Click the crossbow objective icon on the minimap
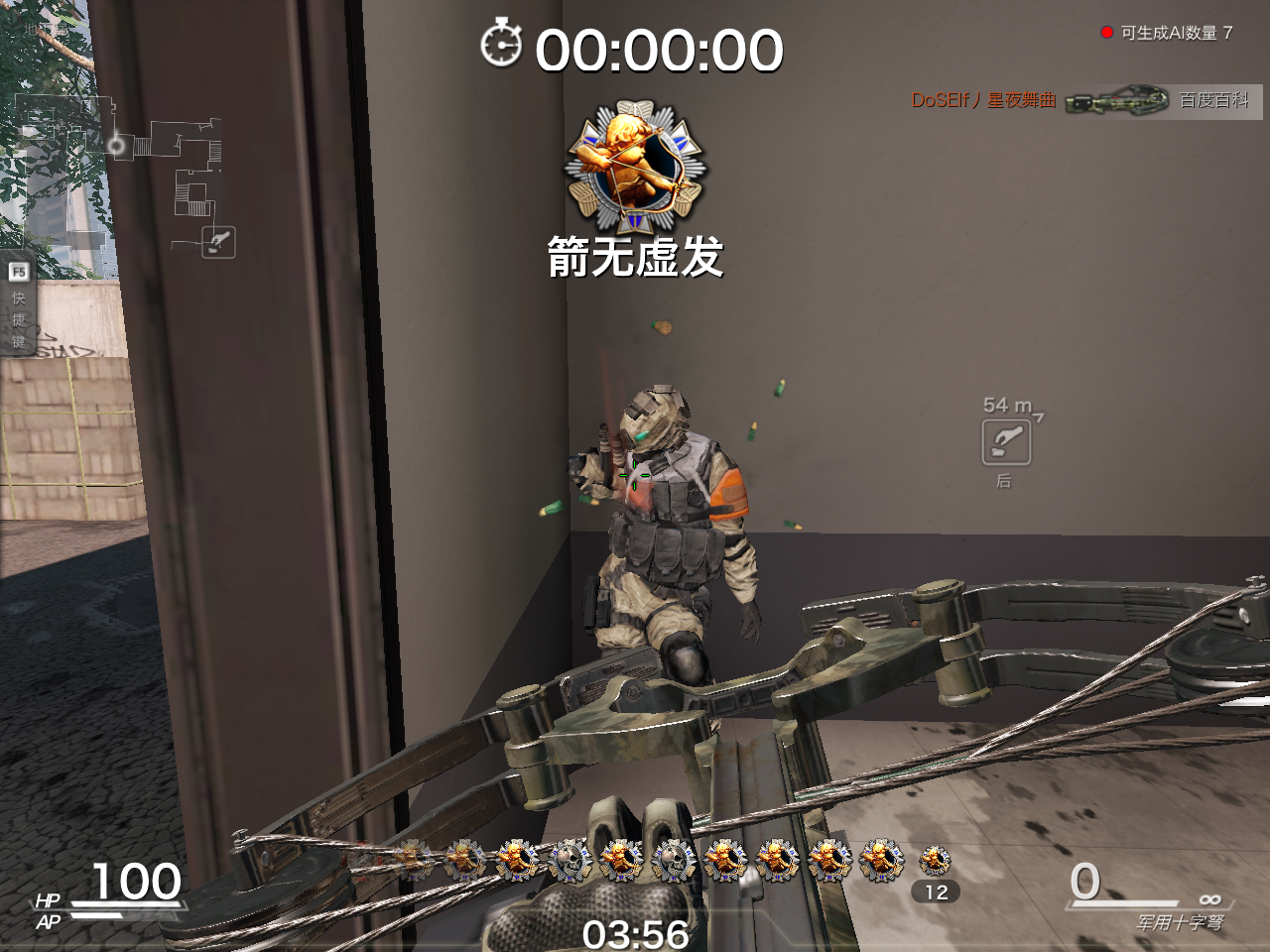 tap(218, 241)
